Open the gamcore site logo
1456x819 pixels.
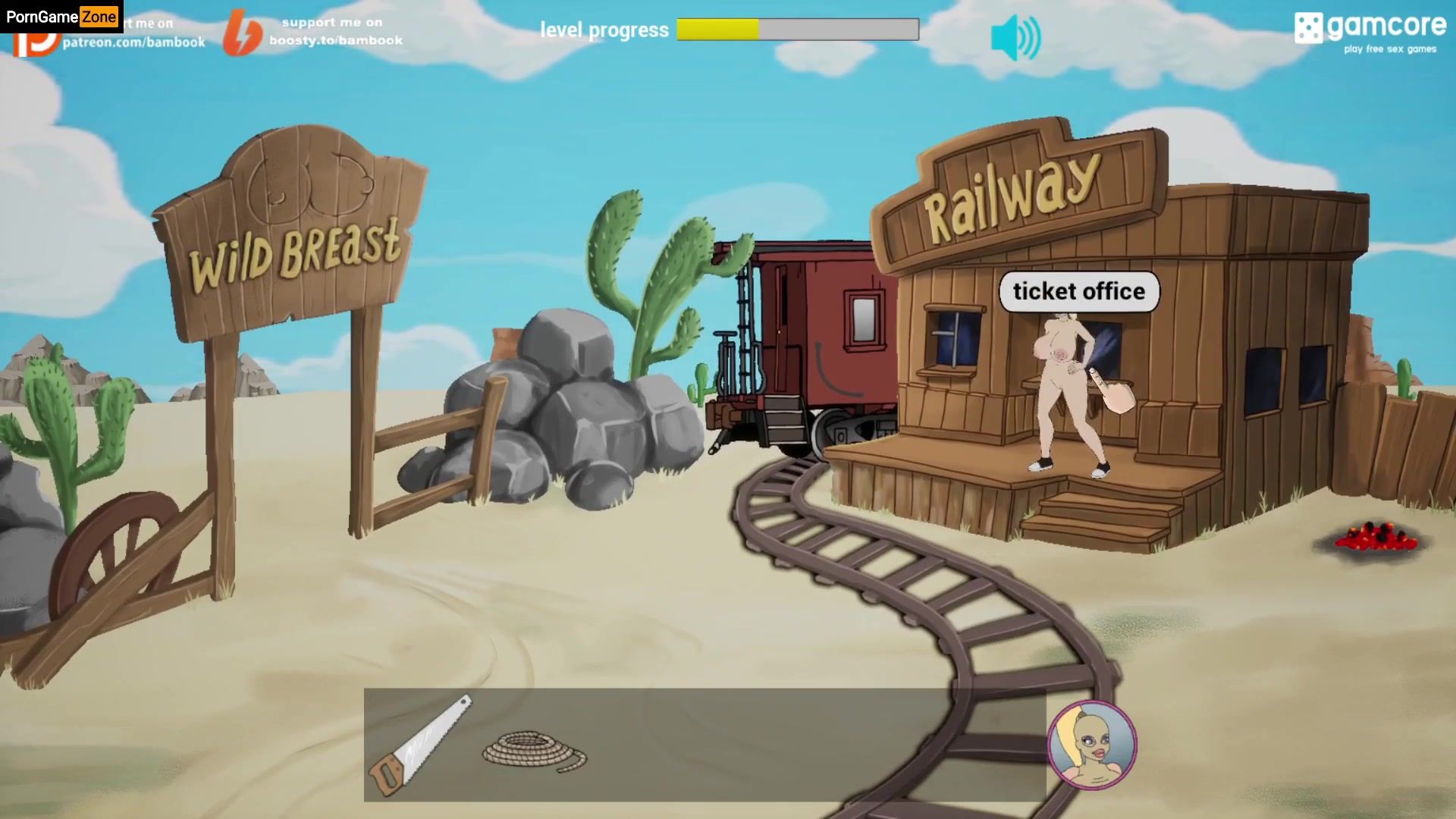click(x=1370, y=32)
